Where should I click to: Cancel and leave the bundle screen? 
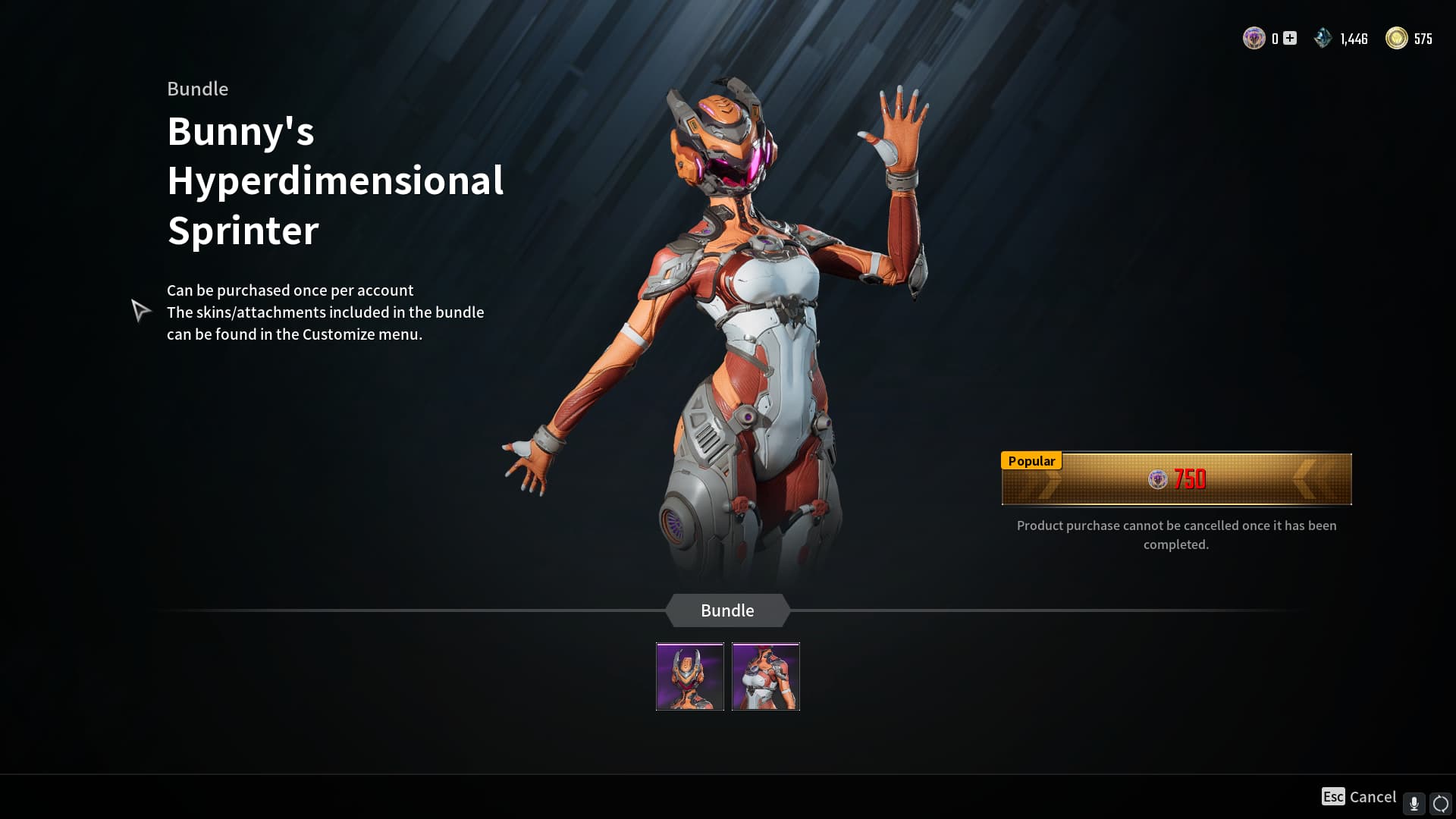coord(1359,797)
